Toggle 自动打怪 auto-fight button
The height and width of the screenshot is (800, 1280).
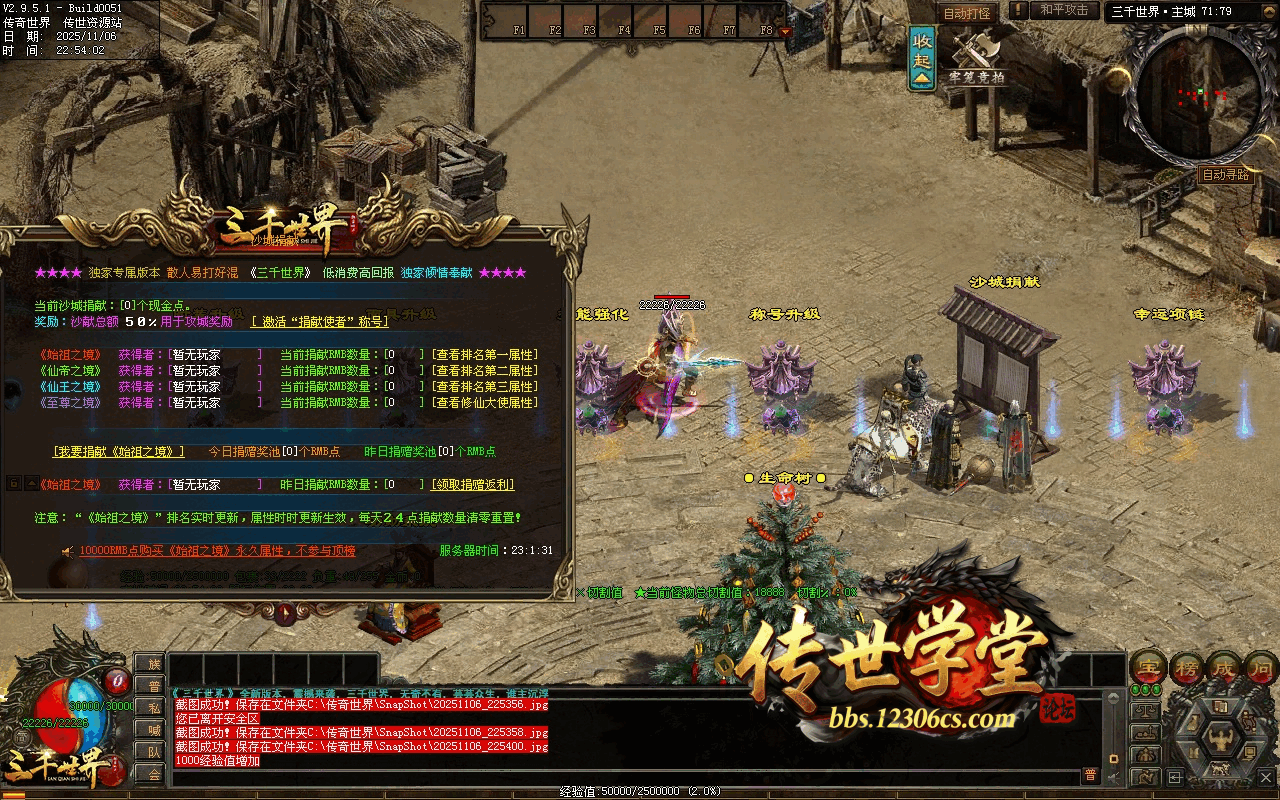967,13
